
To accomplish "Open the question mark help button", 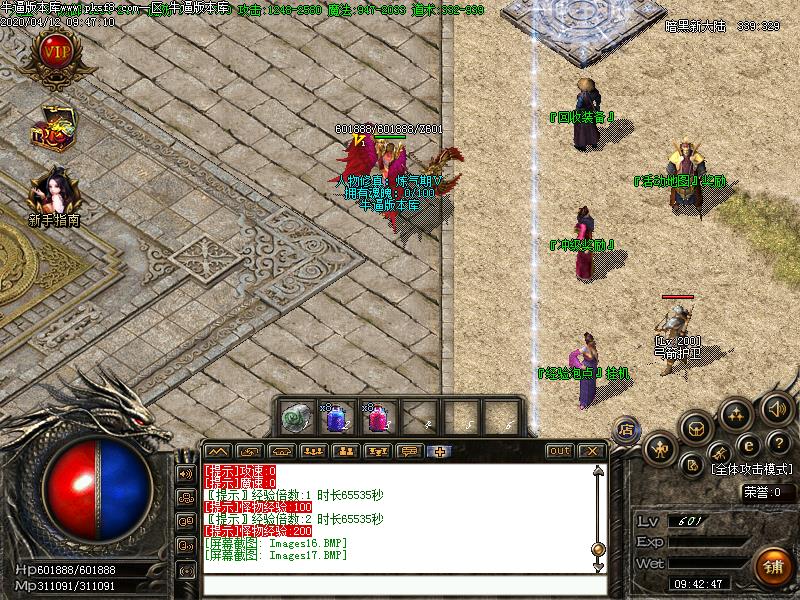I will pos(777,443).
